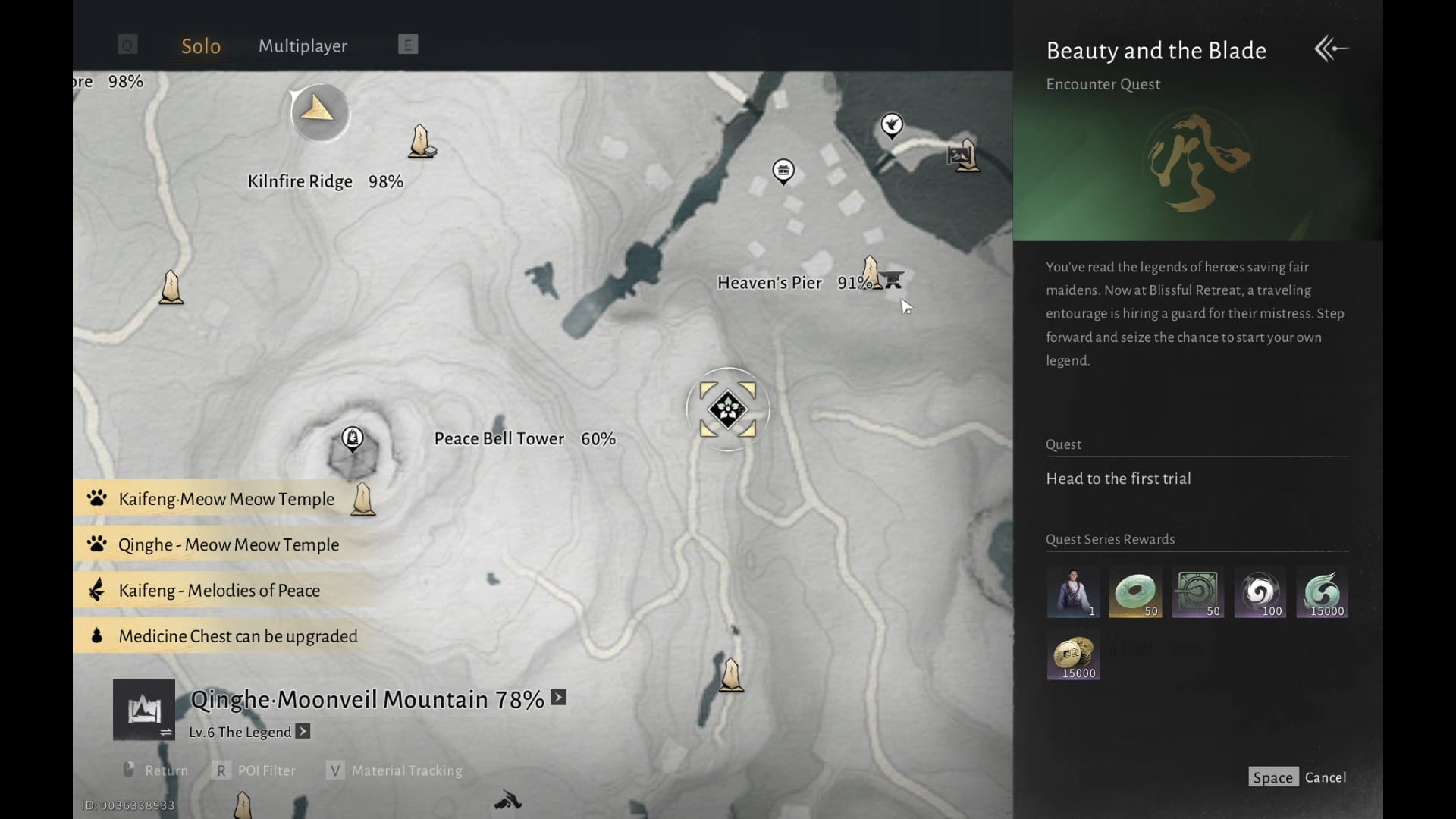Click the Peace Bell Tower map pin

[x=352, y=438]
